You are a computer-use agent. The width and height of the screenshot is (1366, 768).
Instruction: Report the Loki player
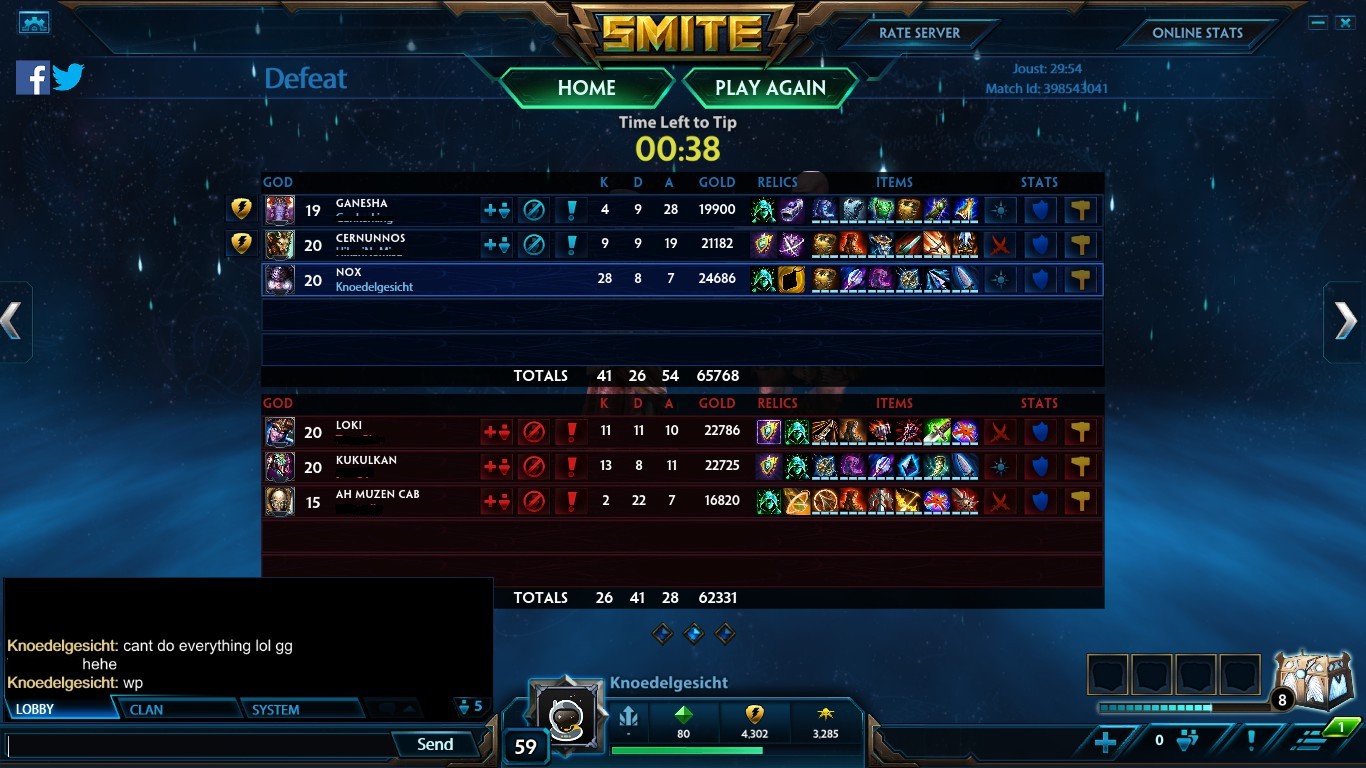click(x=571, y=432)
